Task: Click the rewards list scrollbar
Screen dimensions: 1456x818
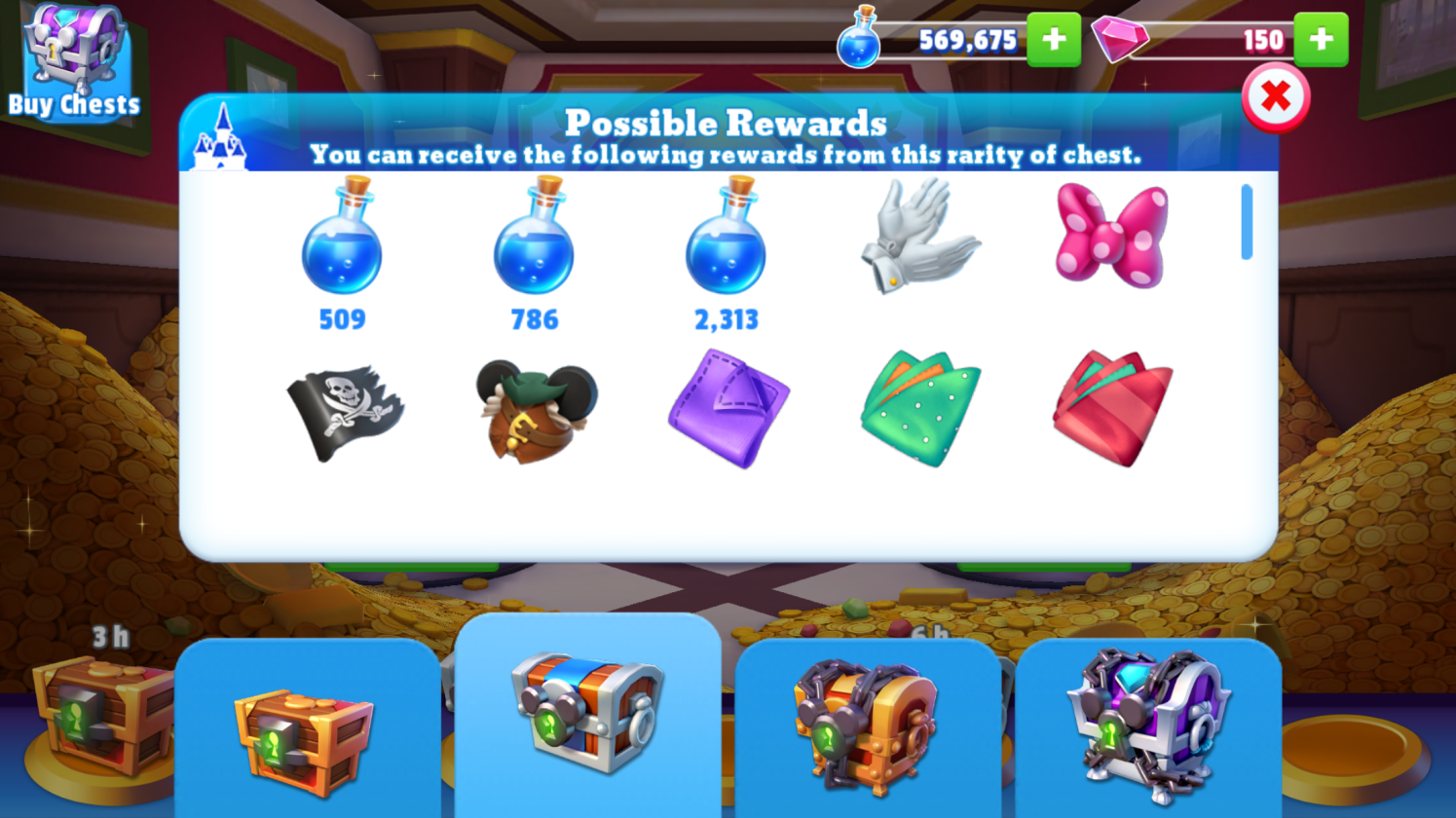Action: click(1247, 223)
